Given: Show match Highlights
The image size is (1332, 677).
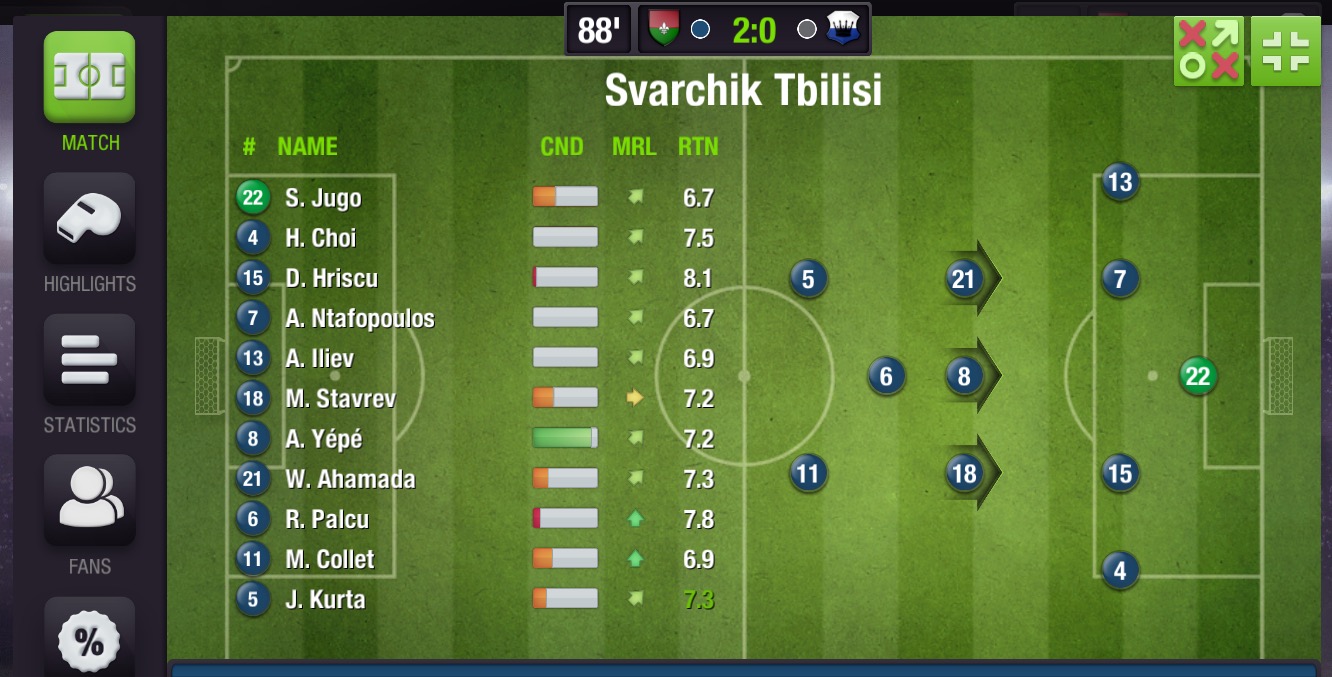Looking at the screenshot, I should (x=89, y=219).
